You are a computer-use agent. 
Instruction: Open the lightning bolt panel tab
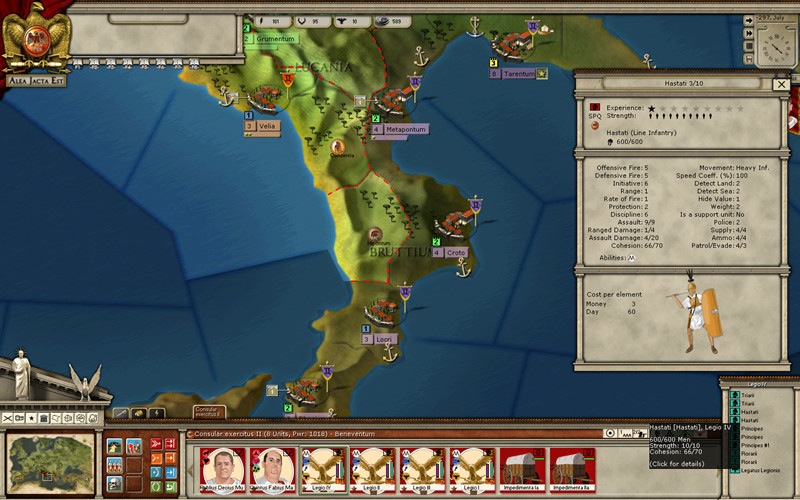156,412
